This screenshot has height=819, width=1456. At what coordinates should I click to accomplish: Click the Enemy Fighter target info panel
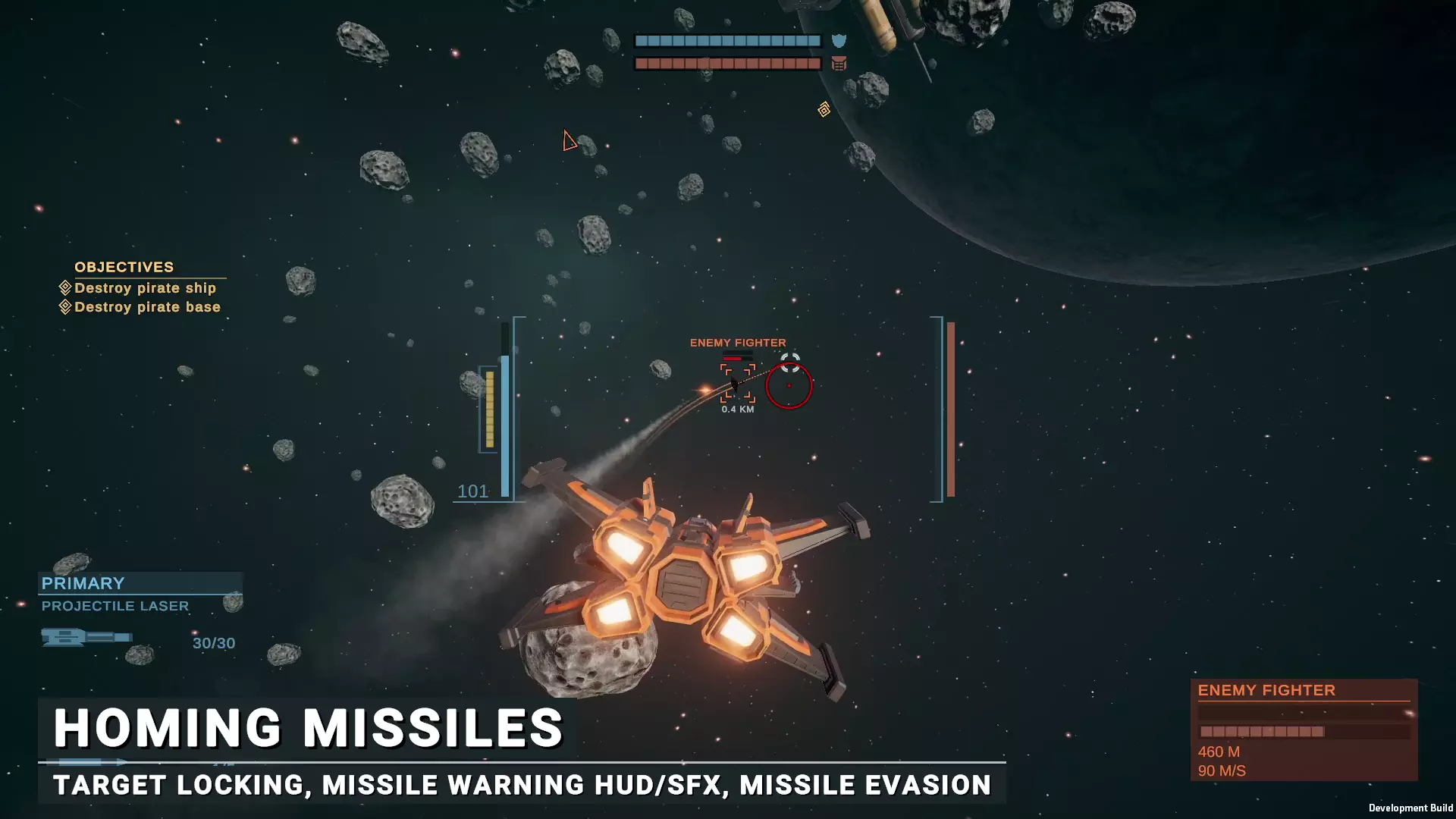point(1303,729)
